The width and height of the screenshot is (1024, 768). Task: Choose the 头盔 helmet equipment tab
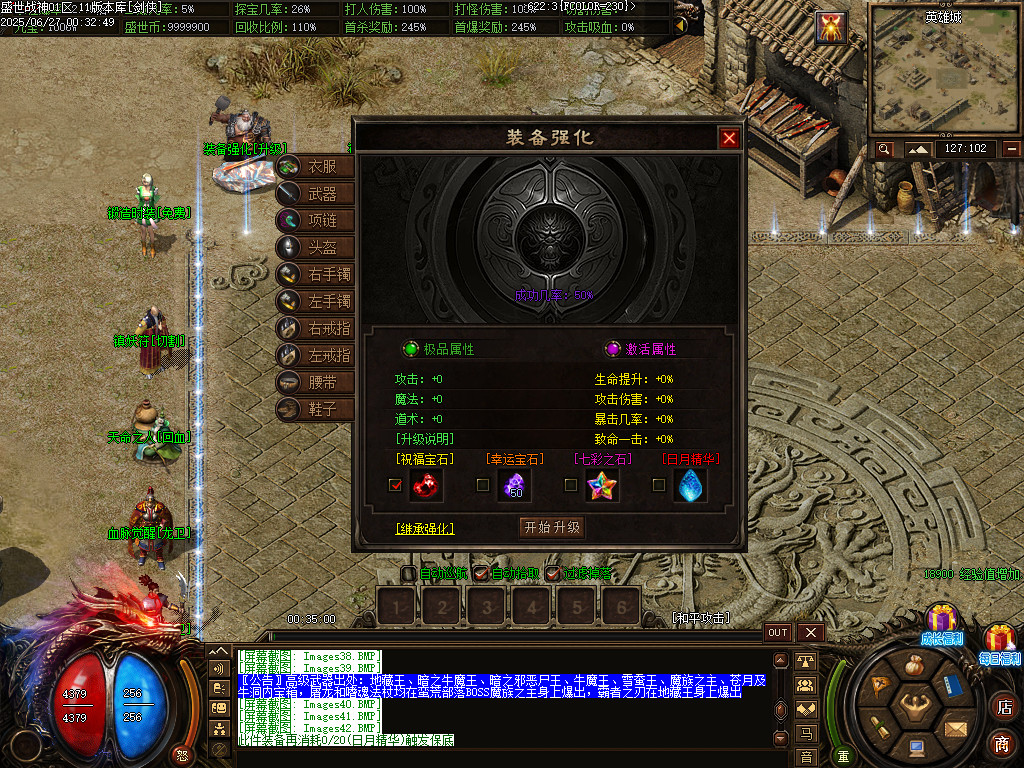click(x=316, y=247)
